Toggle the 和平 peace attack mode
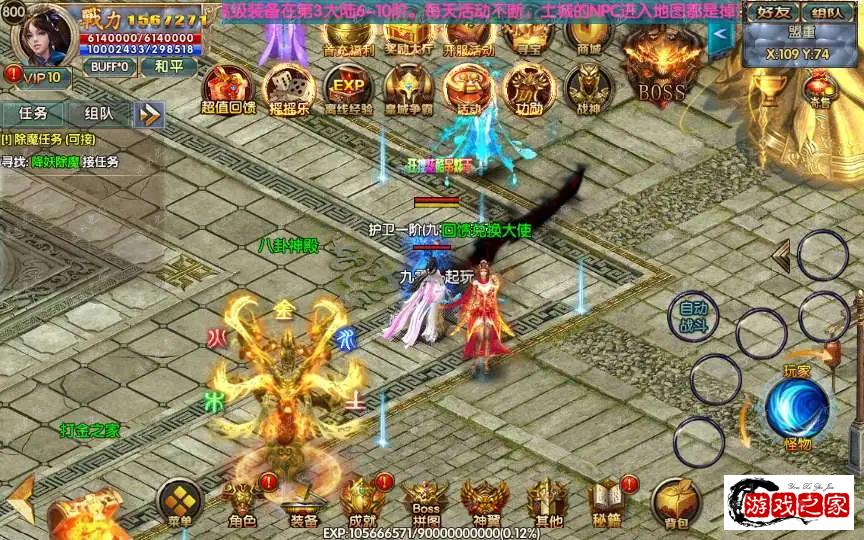Viewport: 864px width, 540px height. click(162, 66)
